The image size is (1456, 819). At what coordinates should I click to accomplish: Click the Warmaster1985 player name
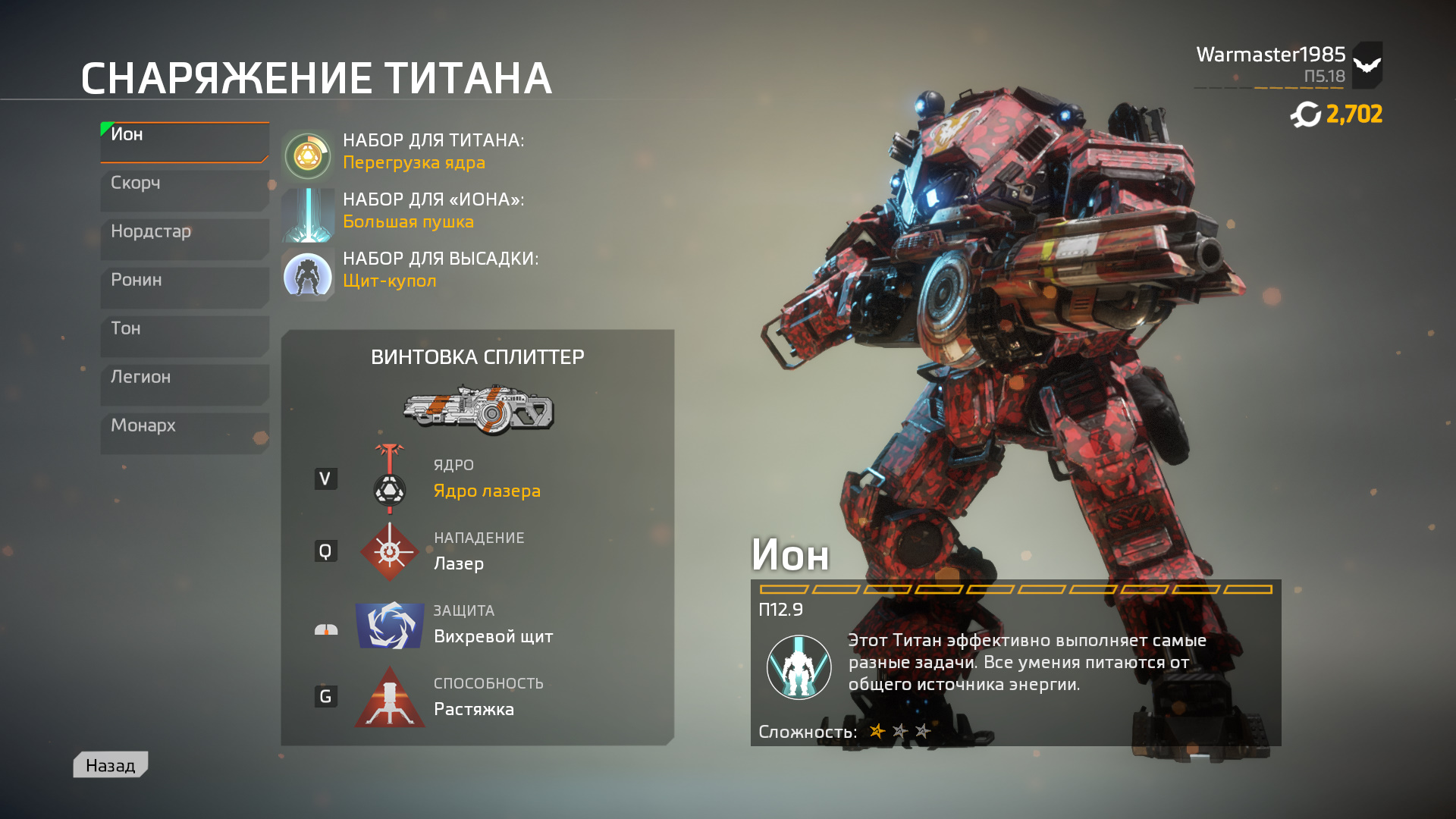tap(1271, 53)
